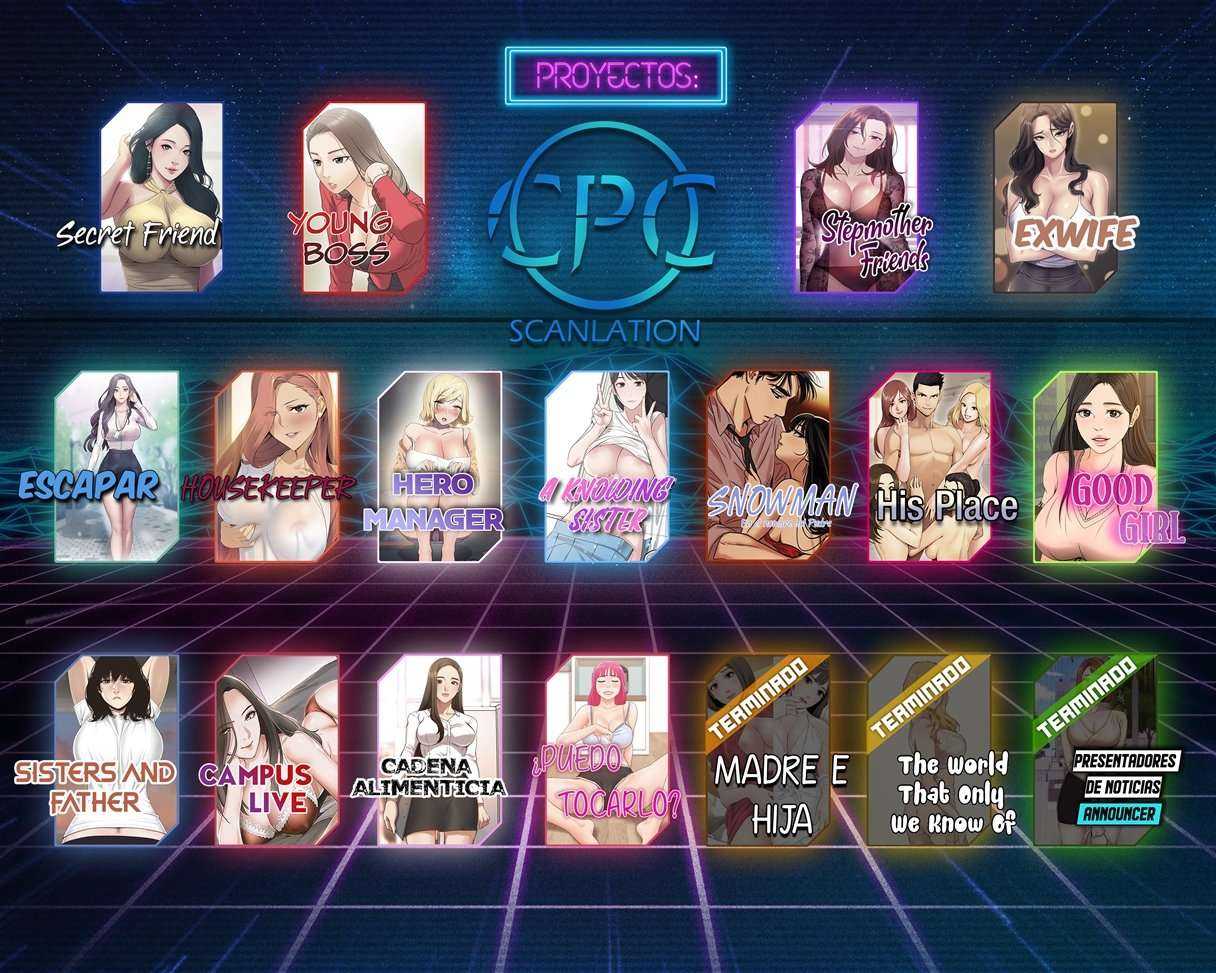1216x973 pixels.
Task: Choose the Stepmother Friends project
Action: [x=857, y=197]
